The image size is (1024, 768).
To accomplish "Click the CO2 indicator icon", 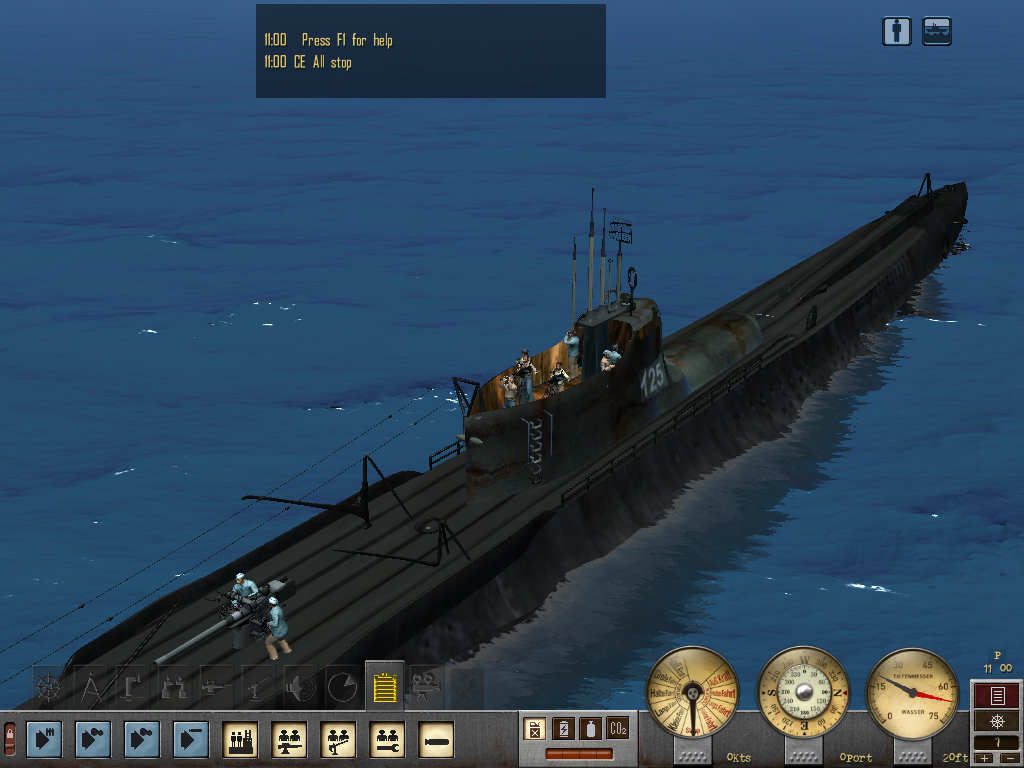I will pyautogui.click(x=618, y=728).
